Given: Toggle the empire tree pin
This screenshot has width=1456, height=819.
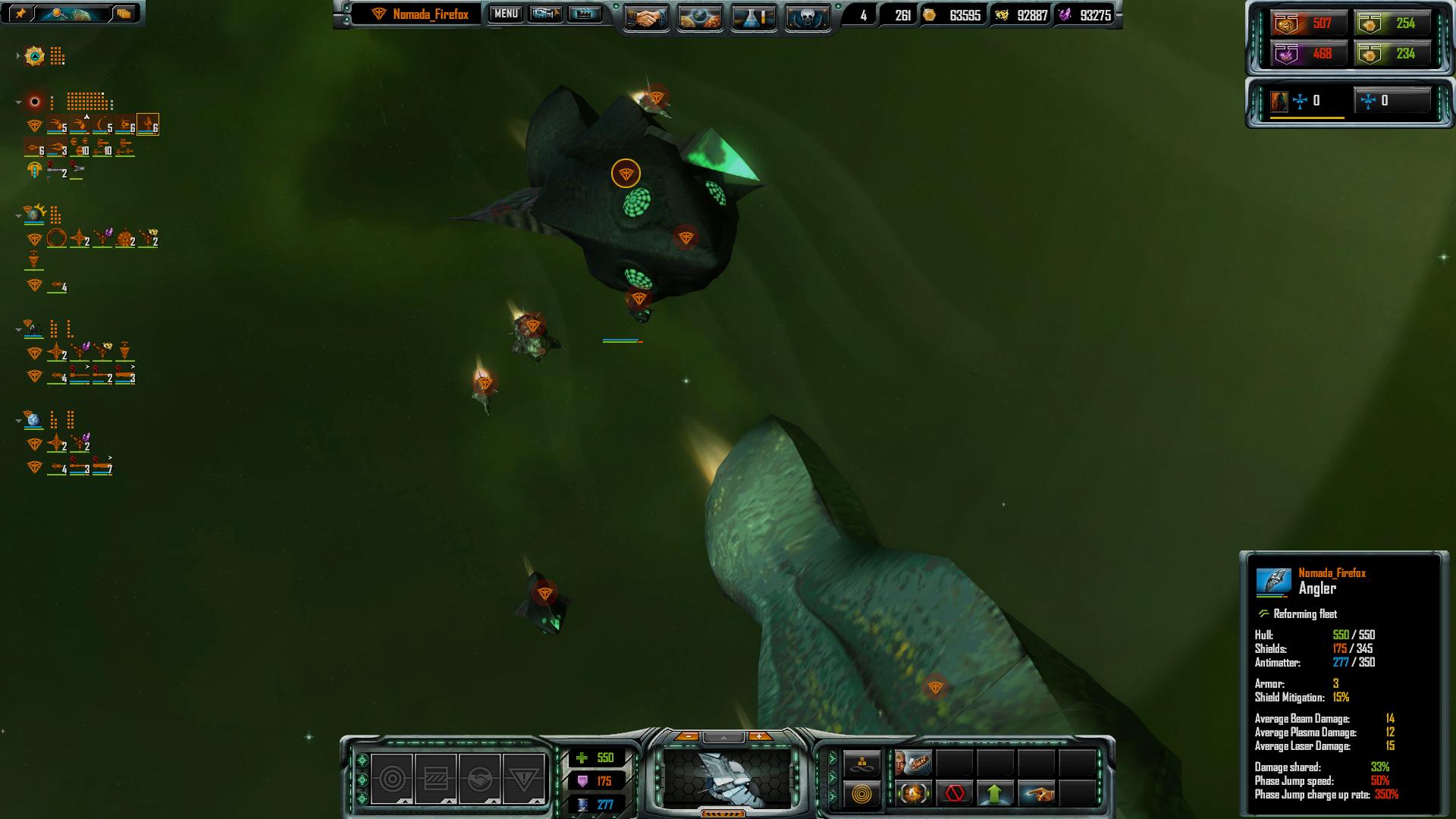Looking at the screenshot, I should [20, 13].
